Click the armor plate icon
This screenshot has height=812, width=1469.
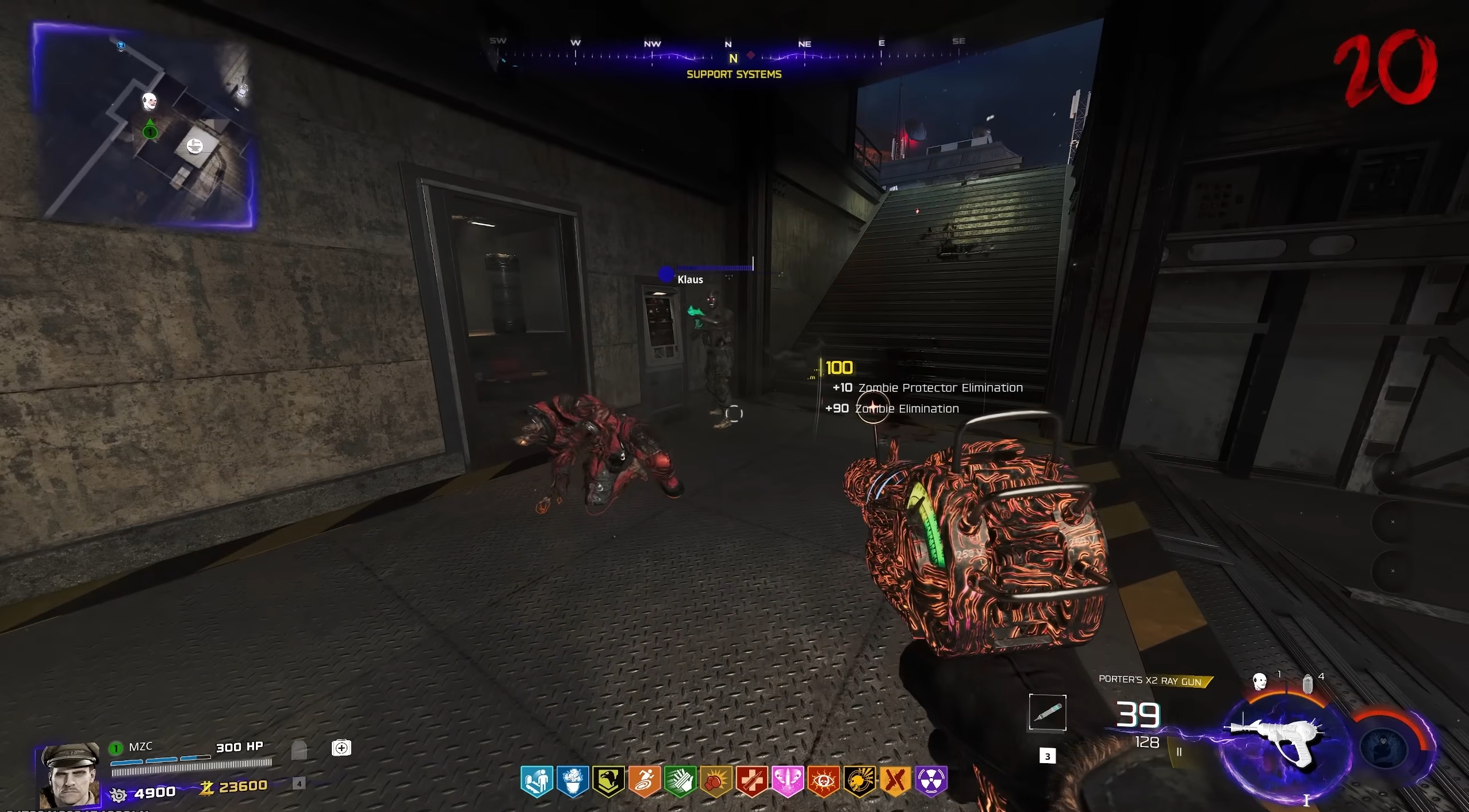299,750
